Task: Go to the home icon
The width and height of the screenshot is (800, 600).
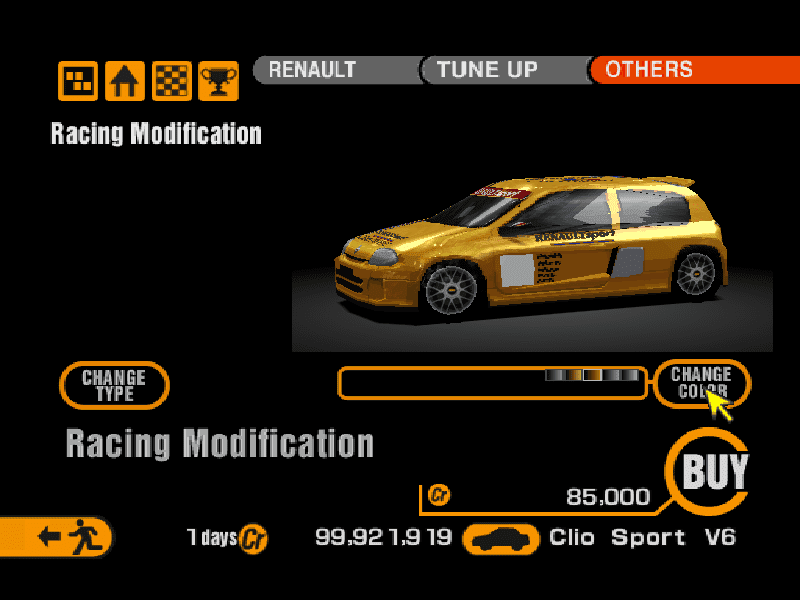Action: tap(125, 80)
